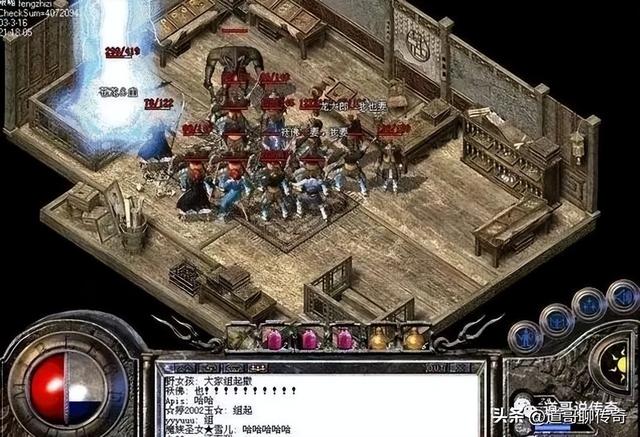Use the middle pink potion in belt

(x=309, y=338)
